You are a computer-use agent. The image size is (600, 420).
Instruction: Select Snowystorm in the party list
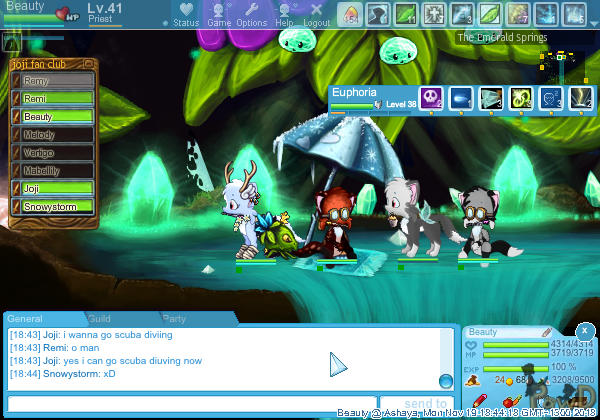coord(56,206)
